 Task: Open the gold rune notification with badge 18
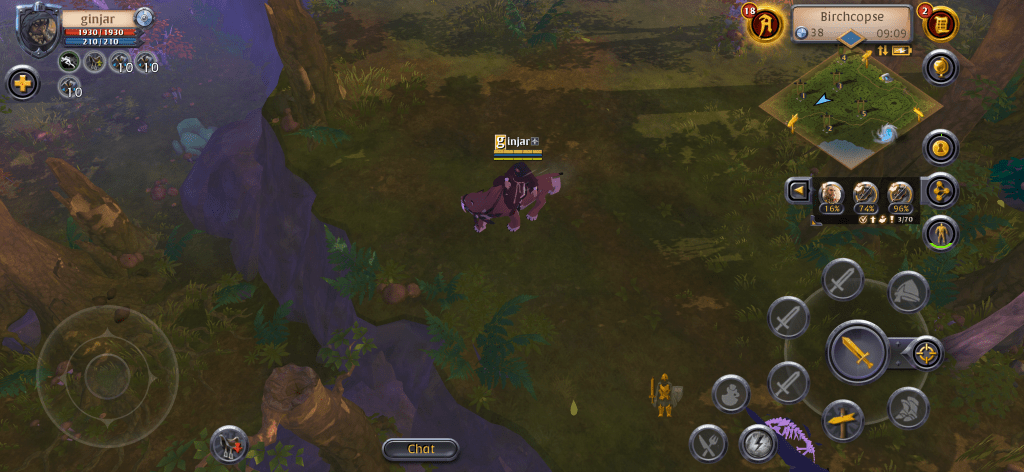click(x=765, y=24)
